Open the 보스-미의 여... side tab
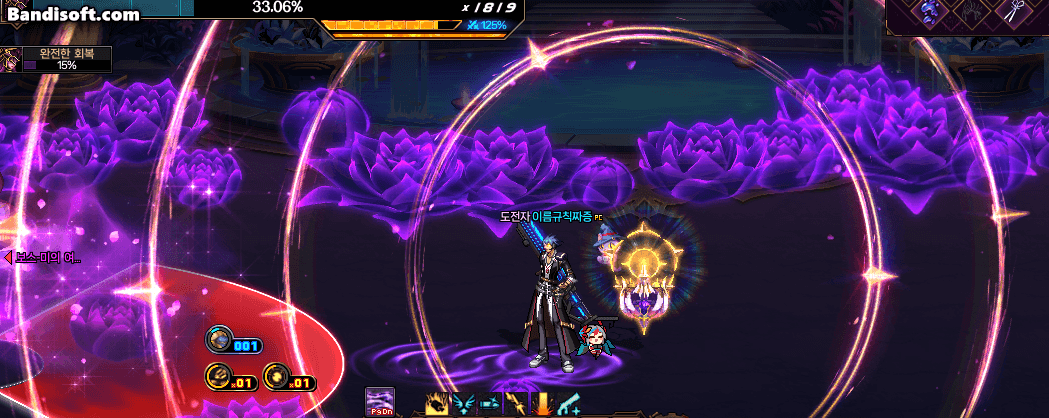The height and width of the screenshot is (418, 1049). [42, 258]
